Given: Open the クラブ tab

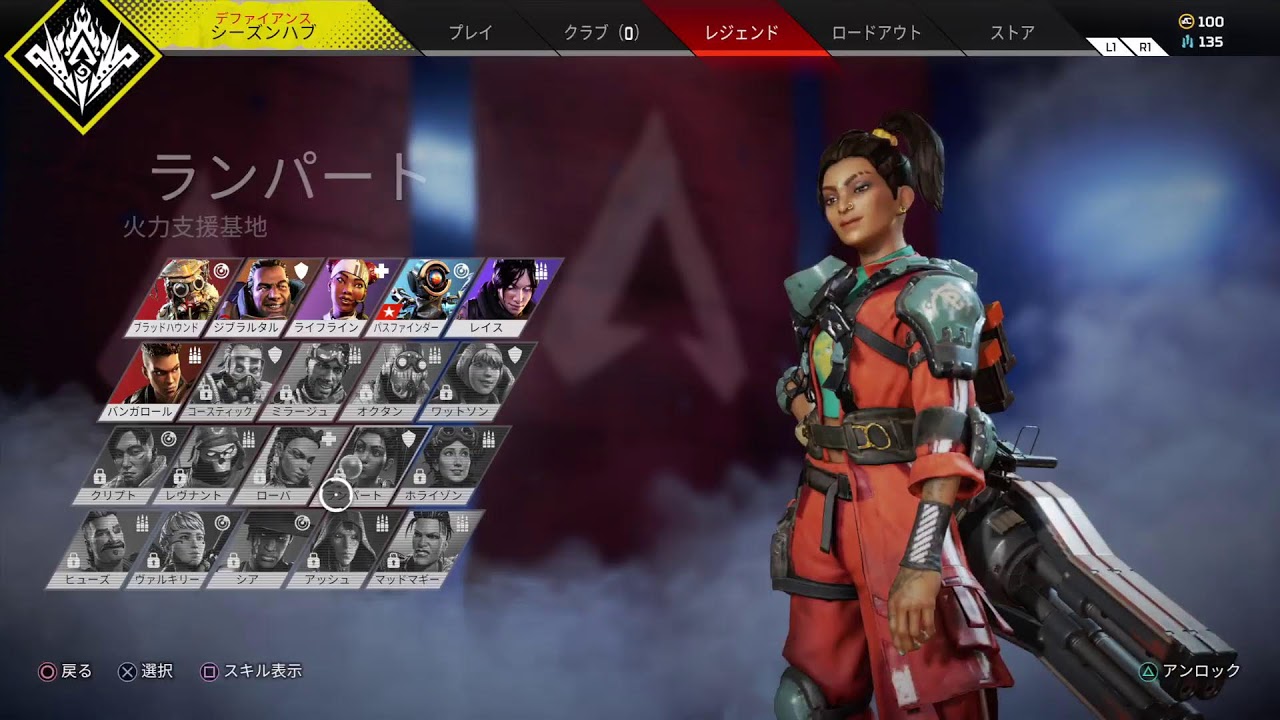Looking at the screenshot, I should point(601,32).
